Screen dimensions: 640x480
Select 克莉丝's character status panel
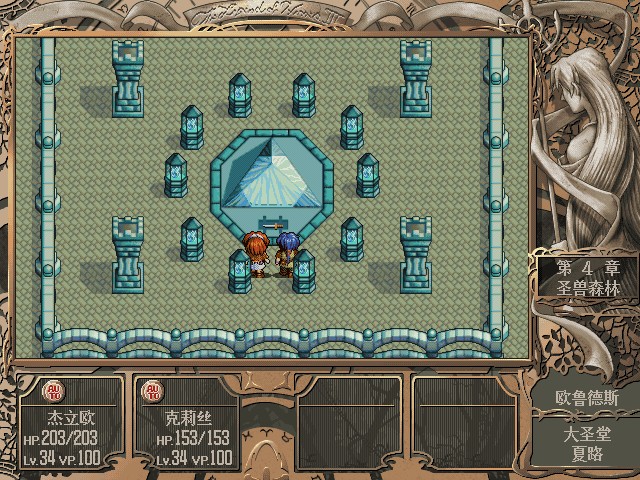tap(186, 423)
